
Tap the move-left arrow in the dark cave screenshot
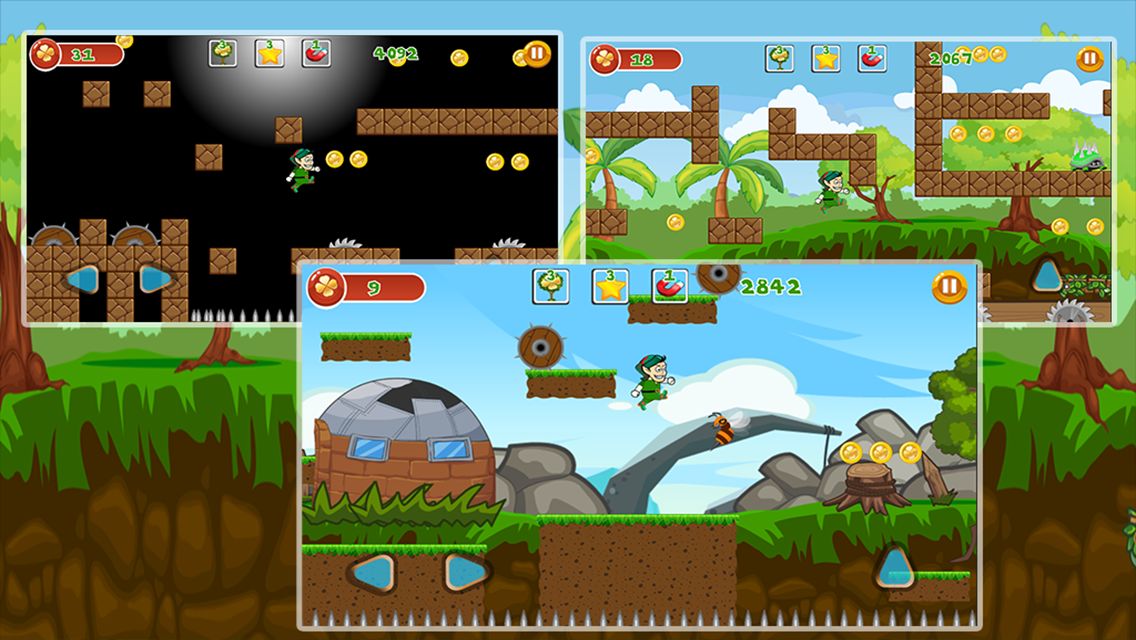(82, 279)
